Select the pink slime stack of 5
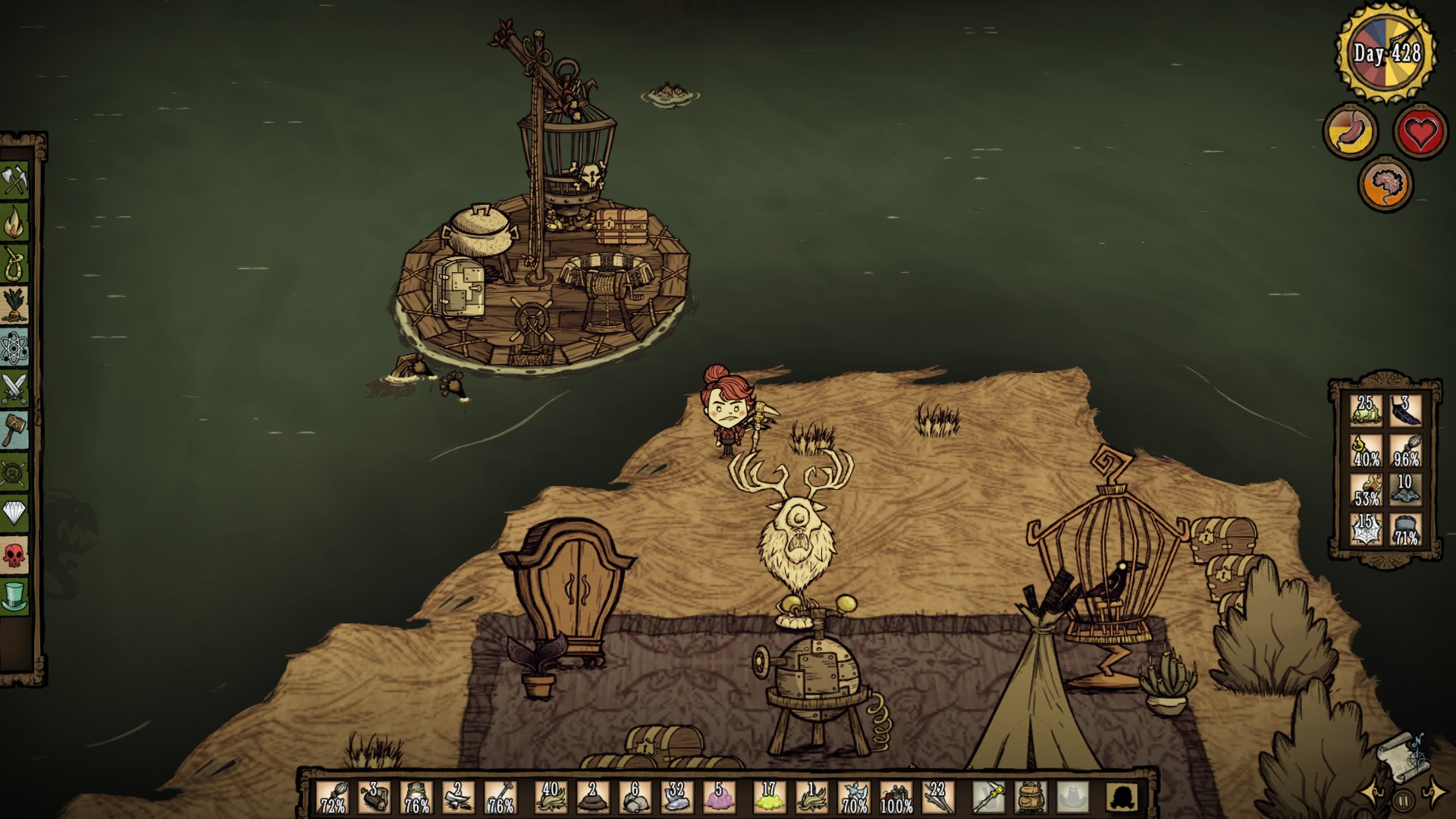1456x819 pixels. 718,797
